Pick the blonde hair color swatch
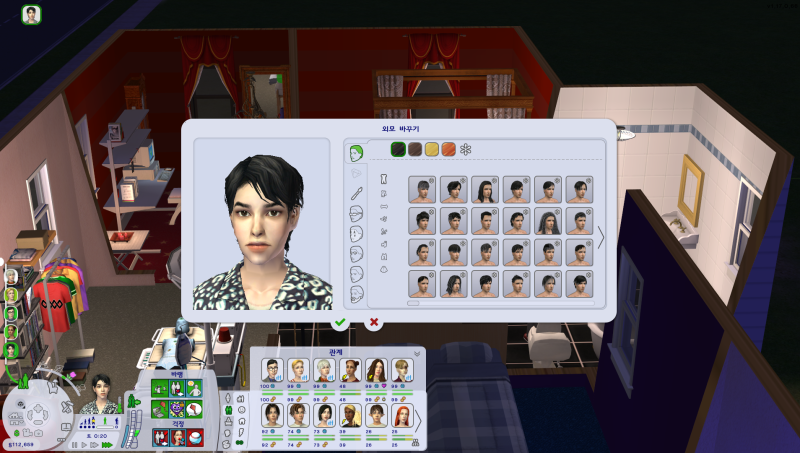Image resolution: width=800 pixels, height=453 pixels. [432, 149]
